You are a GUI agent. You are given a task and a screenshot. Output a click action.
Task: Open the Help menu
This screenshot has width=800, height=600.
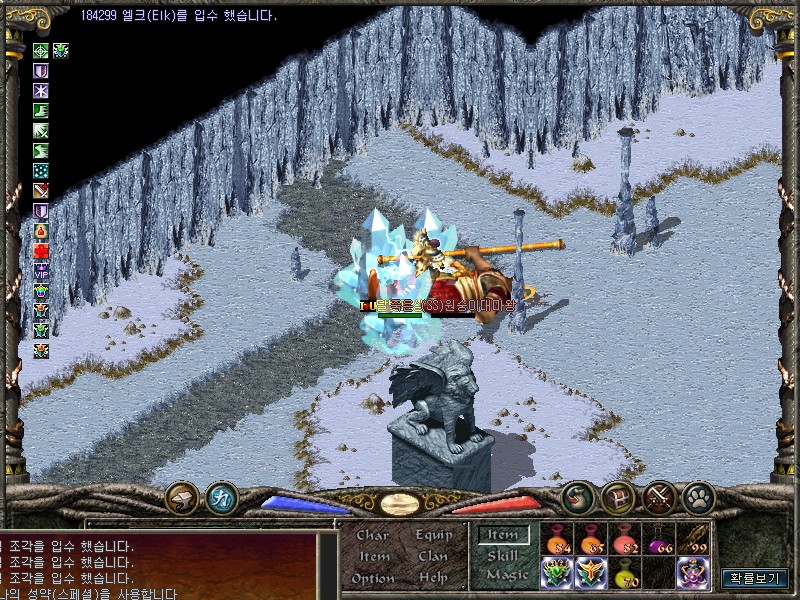coord(433,578)
